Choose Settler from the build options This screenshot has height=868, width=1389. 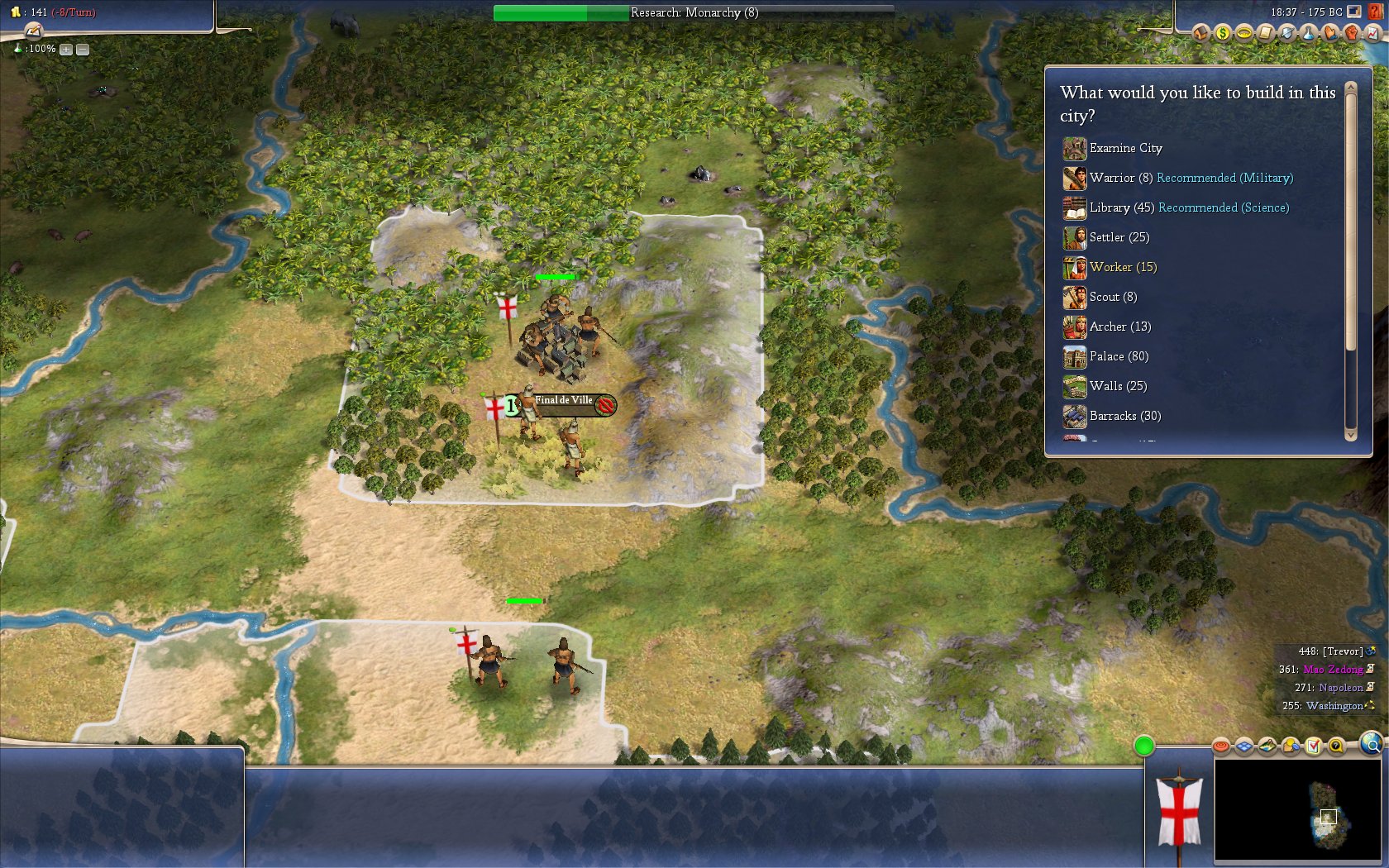click(1106, 238)
